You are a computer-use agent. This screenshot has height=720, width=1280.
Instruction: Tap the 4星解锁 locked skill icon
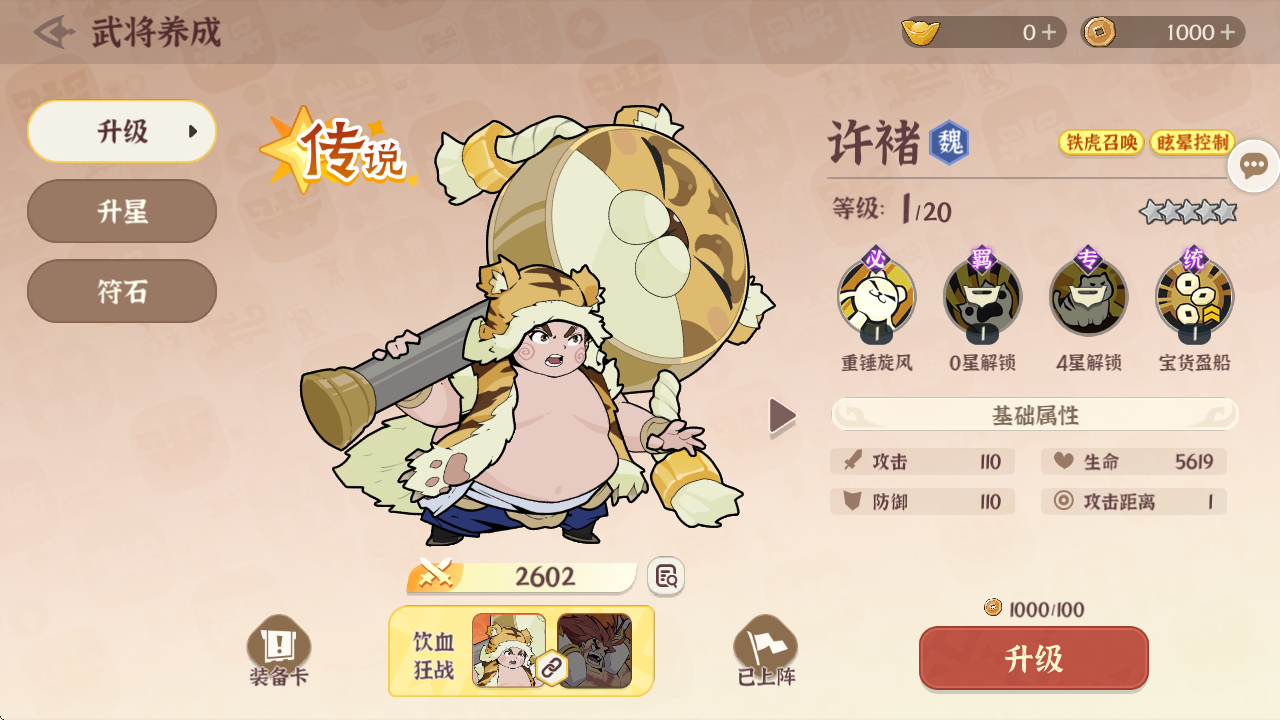(x=1089, y=297)
